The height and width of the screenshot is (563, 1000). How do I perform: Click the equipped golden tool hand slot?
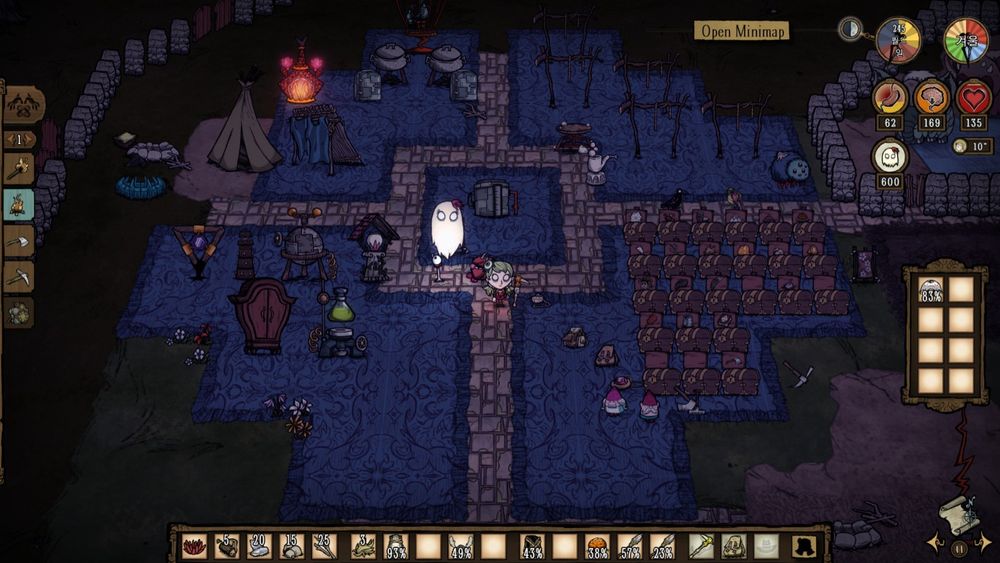tap(702, 546)
